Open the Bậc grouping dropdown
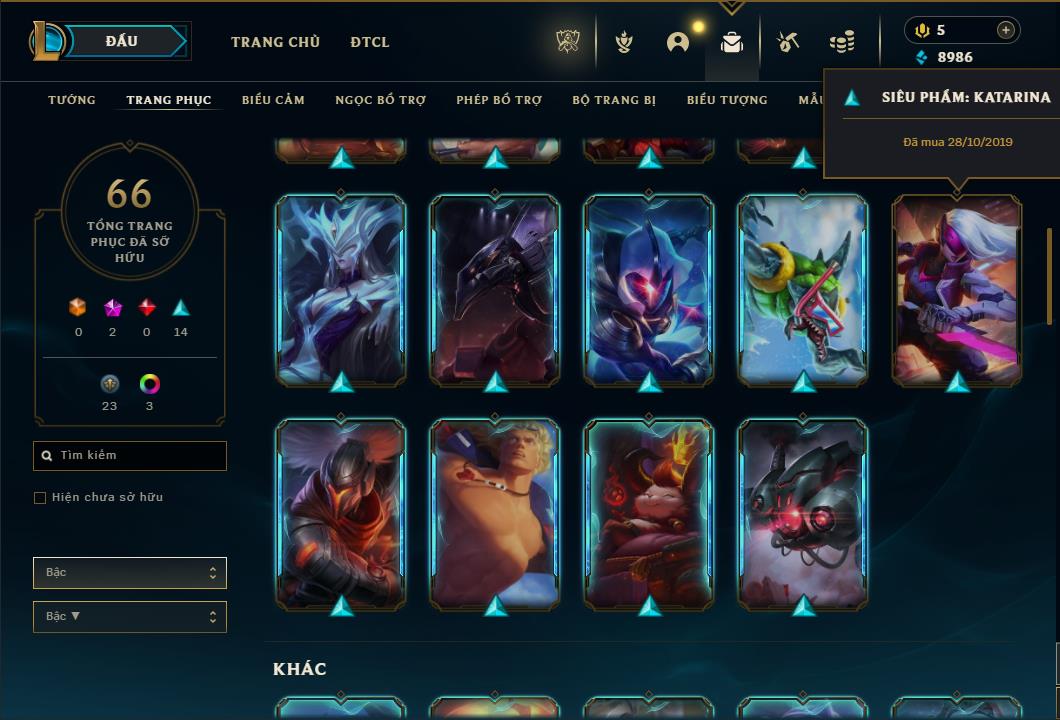The image size is (1060, 720). point(130,573)
